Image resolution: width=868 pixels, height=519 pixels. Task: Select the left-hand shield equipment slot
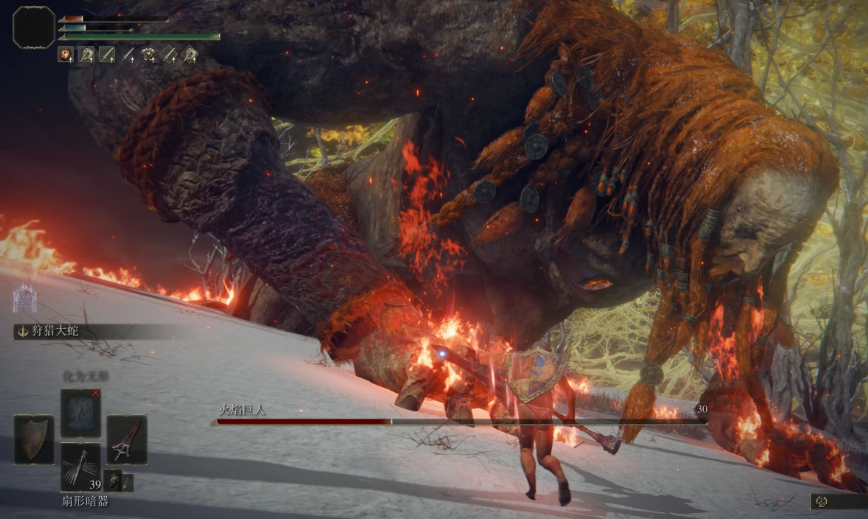point(34,439)
